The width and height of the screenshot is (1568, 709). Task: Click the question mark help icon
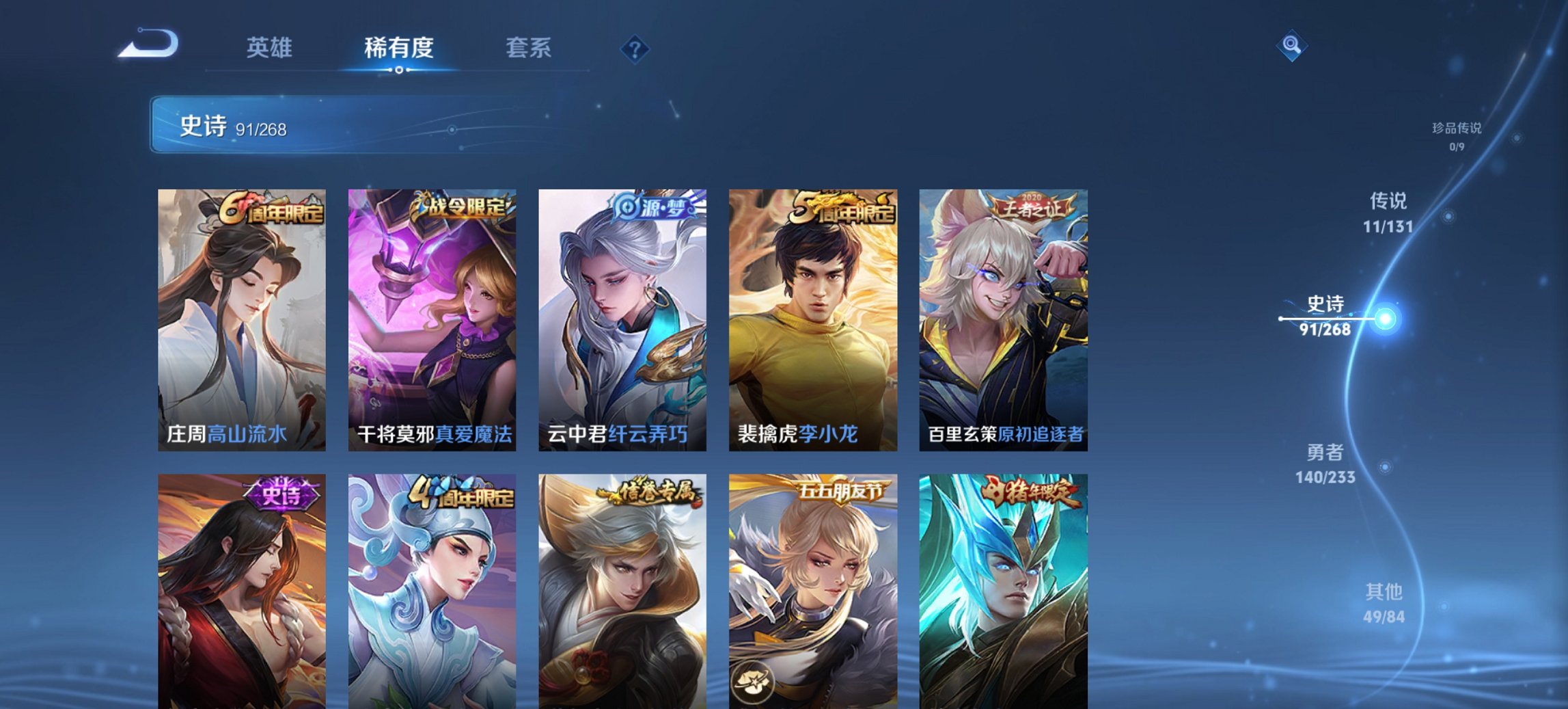pyautogui.click(x=634, y=48)
